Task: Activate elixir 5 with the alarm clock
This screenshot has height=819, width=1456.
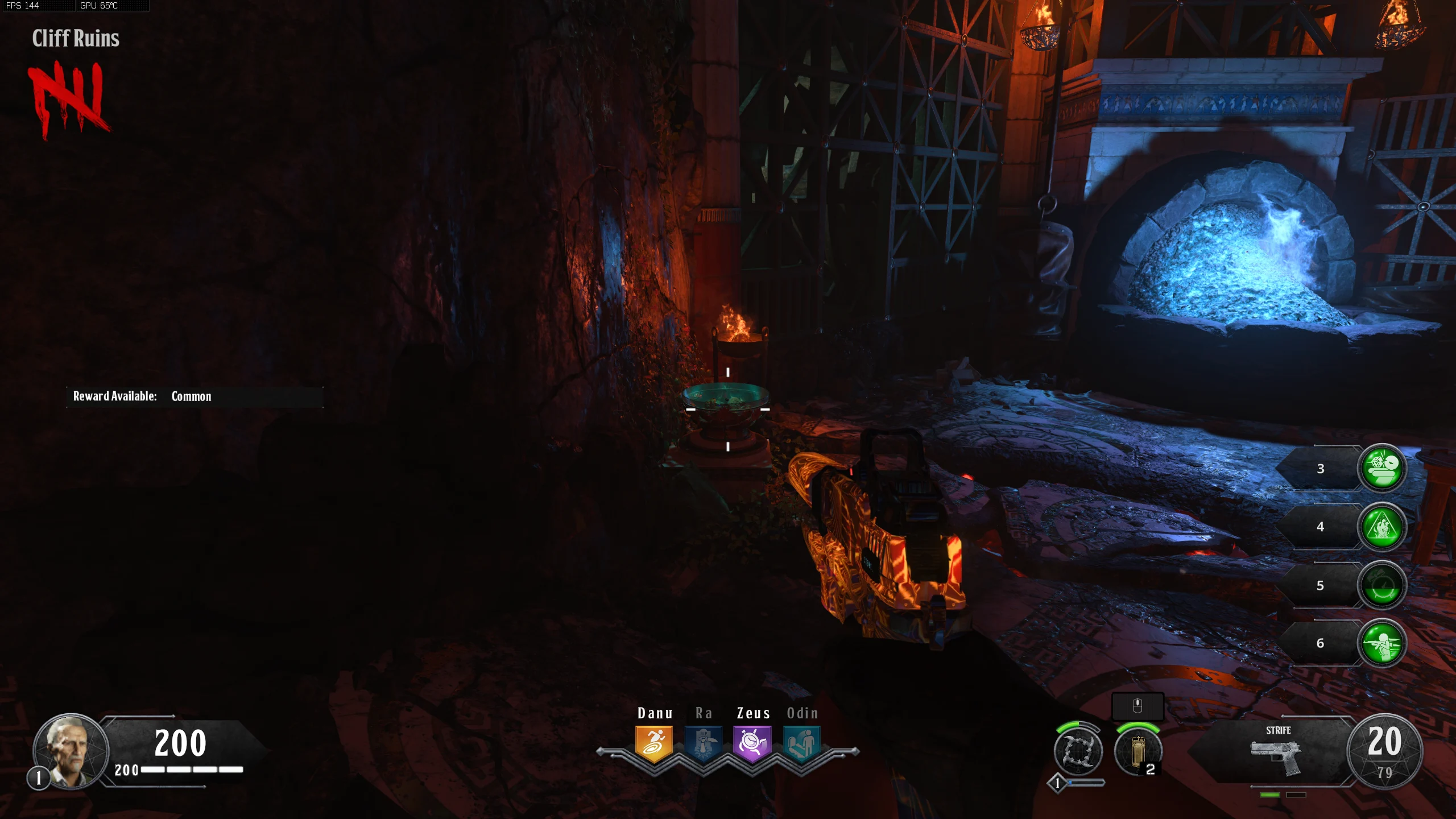Action: [1382, 586]
